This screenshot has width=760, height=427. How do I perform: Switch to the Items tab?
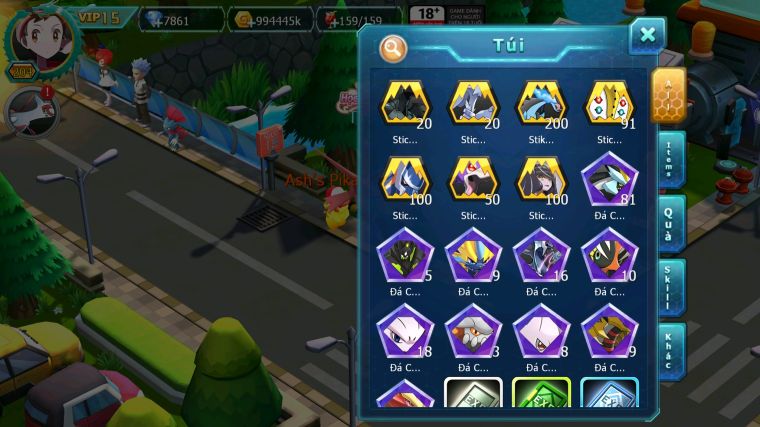671,160
